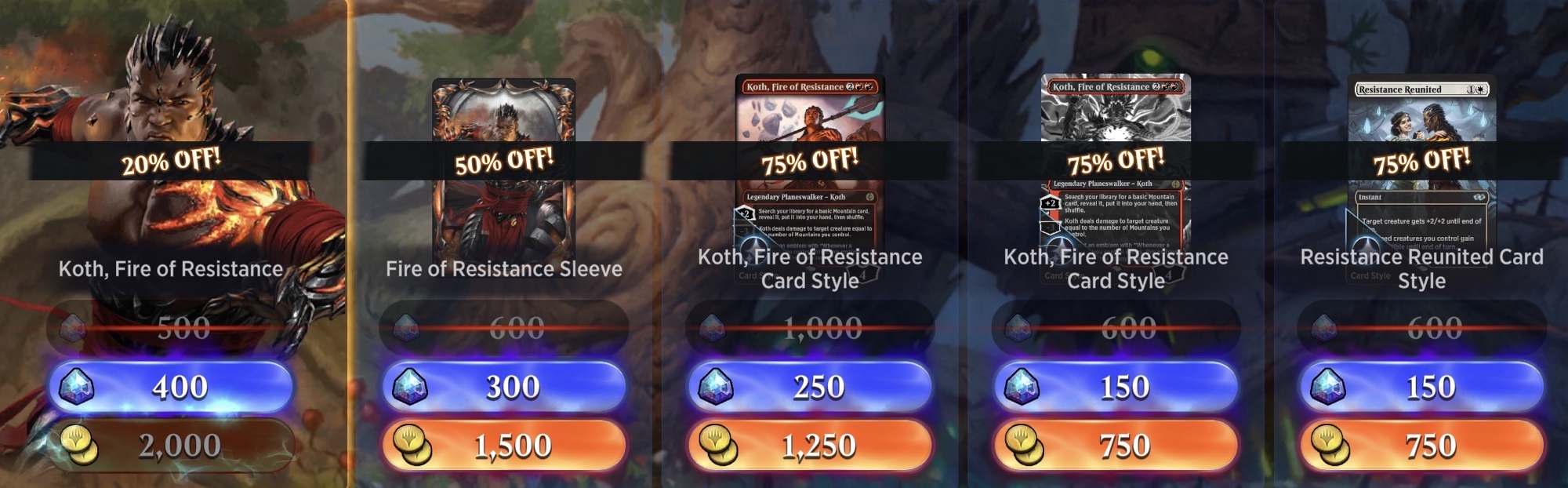Buy the 250 gem Koth card style
1568x488 pixels.
click(810, 387)
